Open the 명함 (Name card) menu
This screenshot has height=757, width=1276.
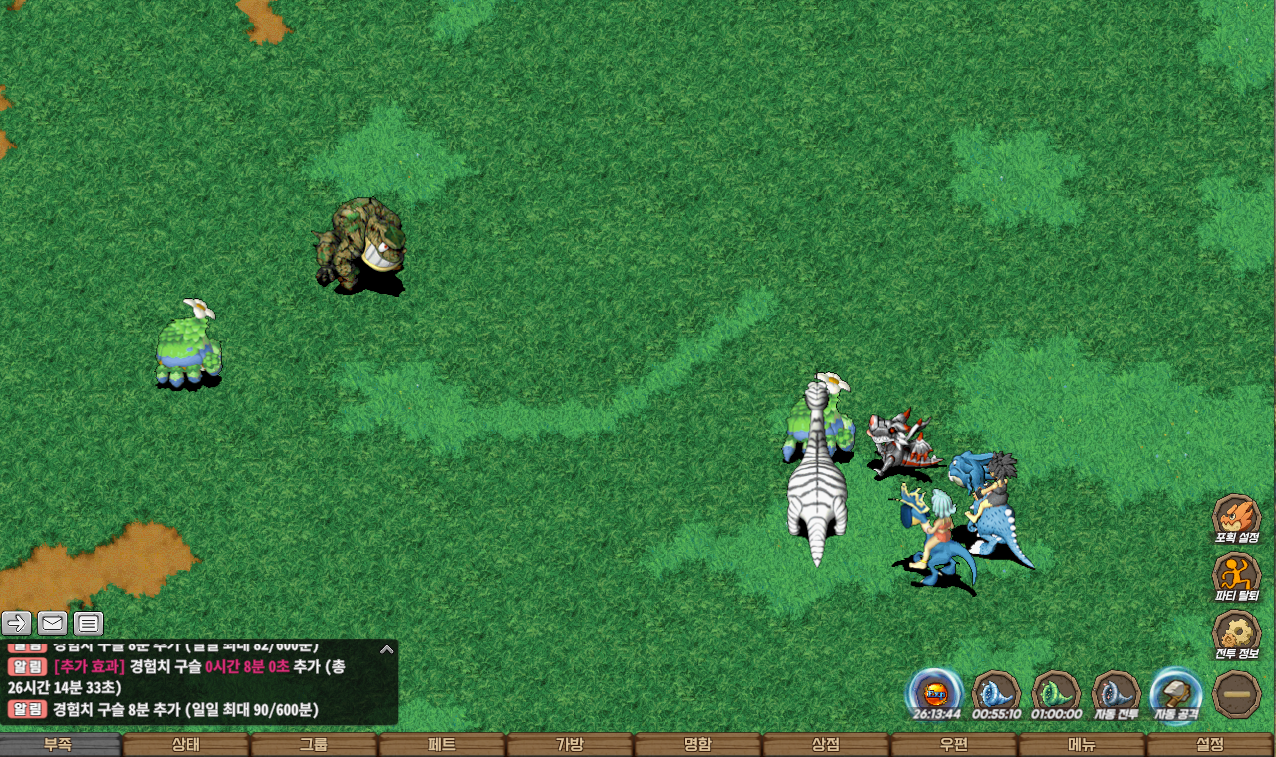pos(698,745)
